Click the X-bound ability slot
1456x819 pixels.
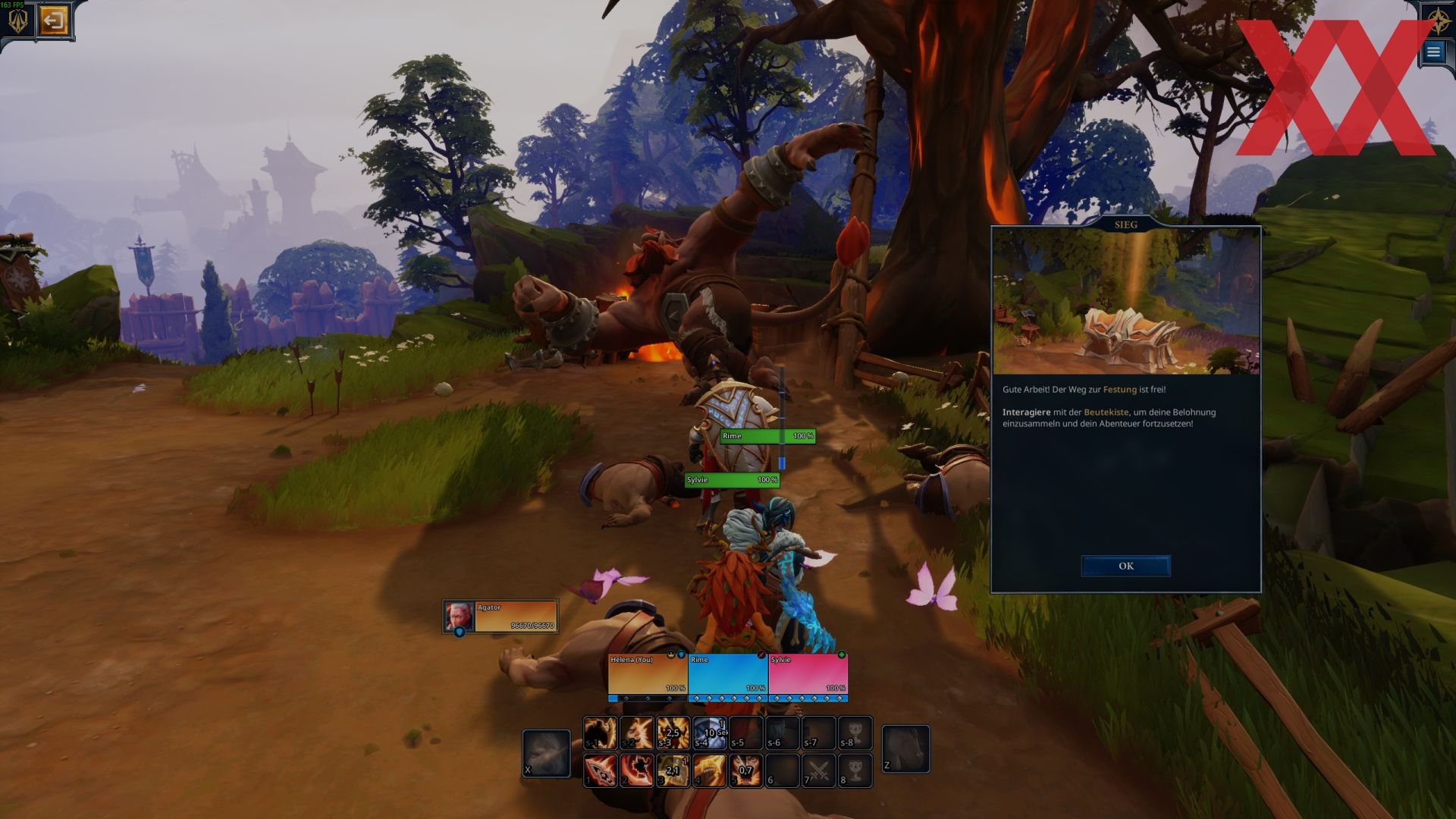[x=546, y=753]
